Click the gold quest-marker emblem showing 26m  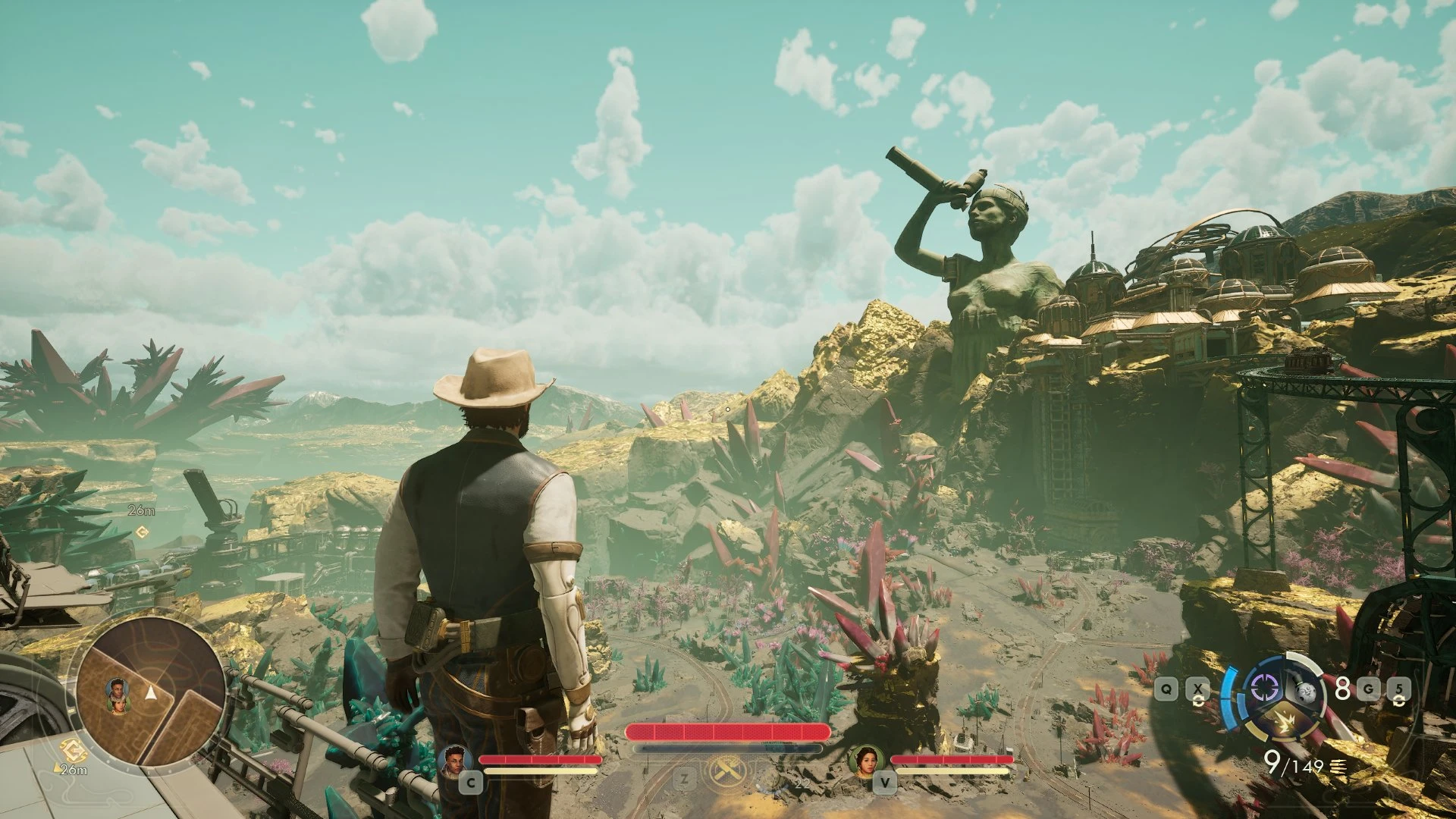[x=74, y=749]
